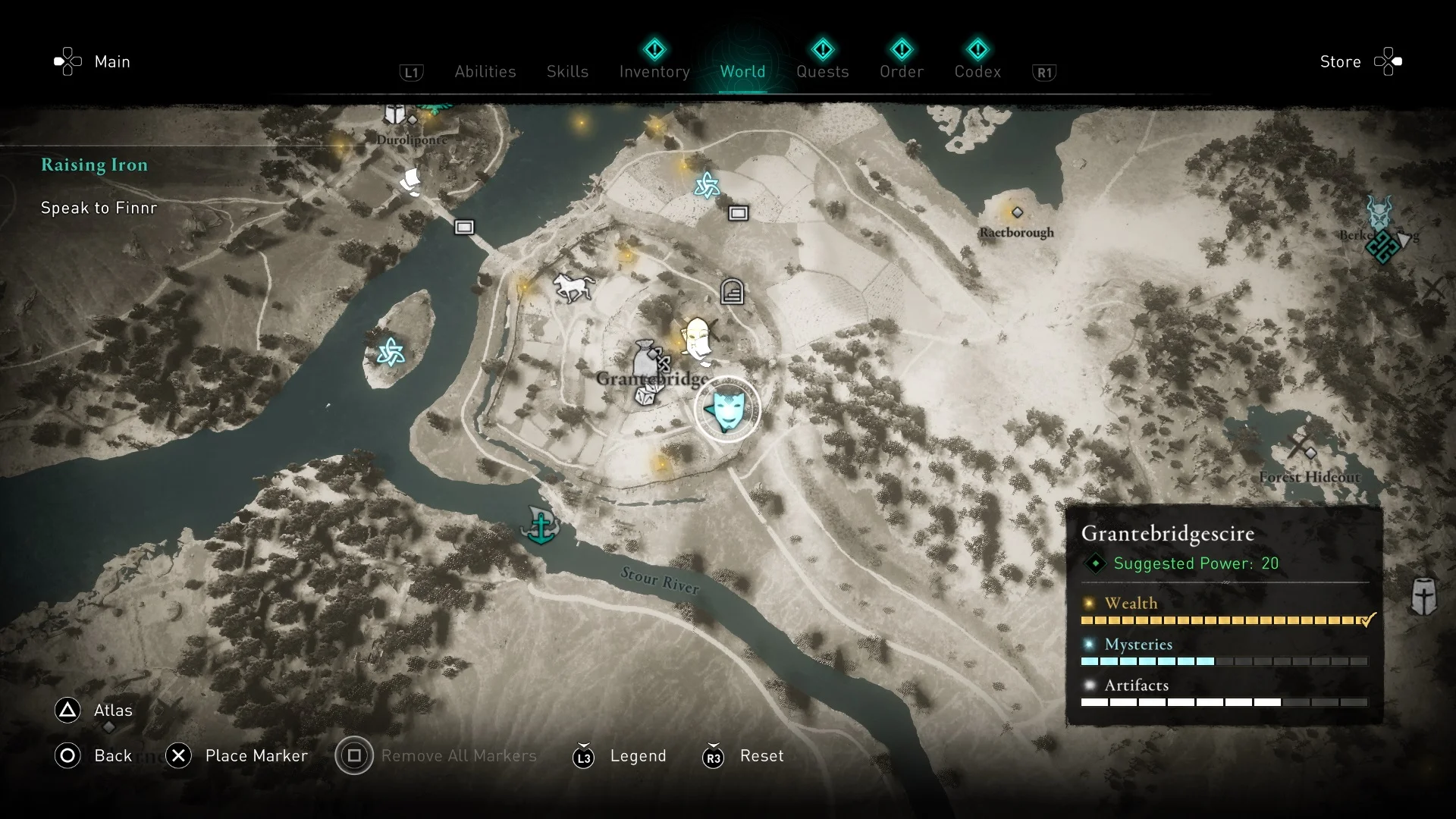Go to the Inventory tab

coord(654,71)
